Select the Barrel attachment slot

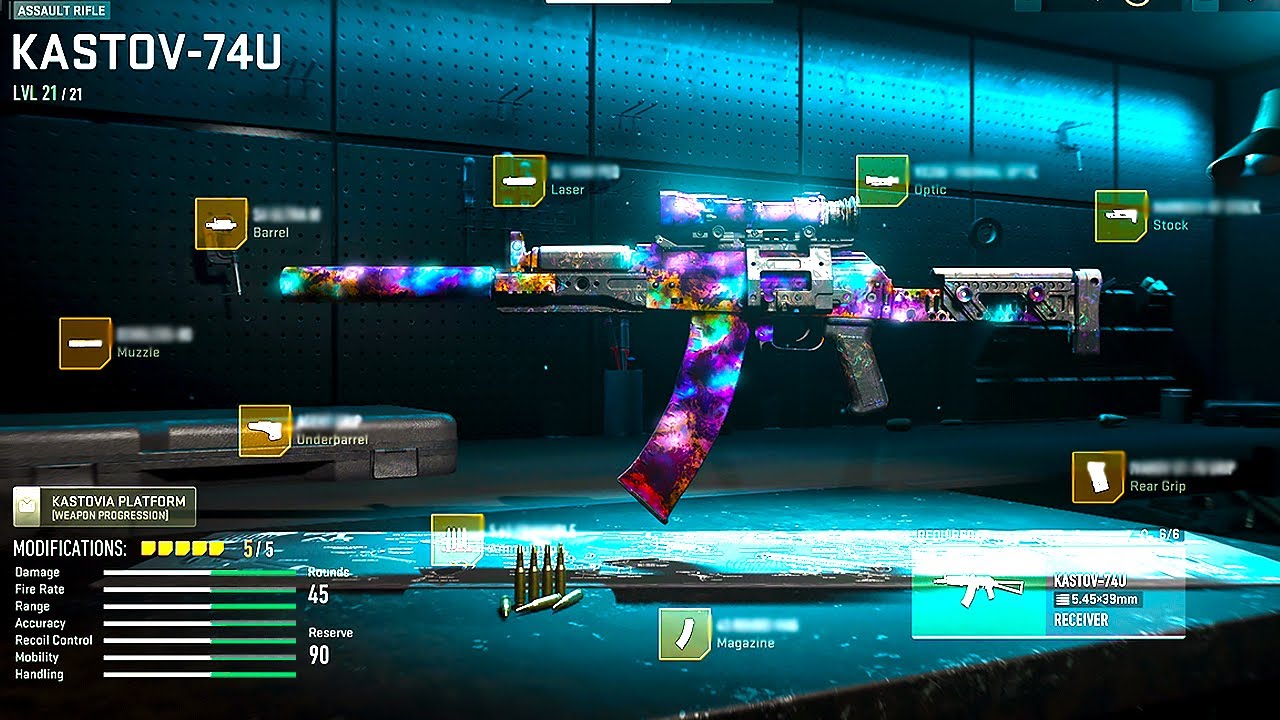[221, 223]
